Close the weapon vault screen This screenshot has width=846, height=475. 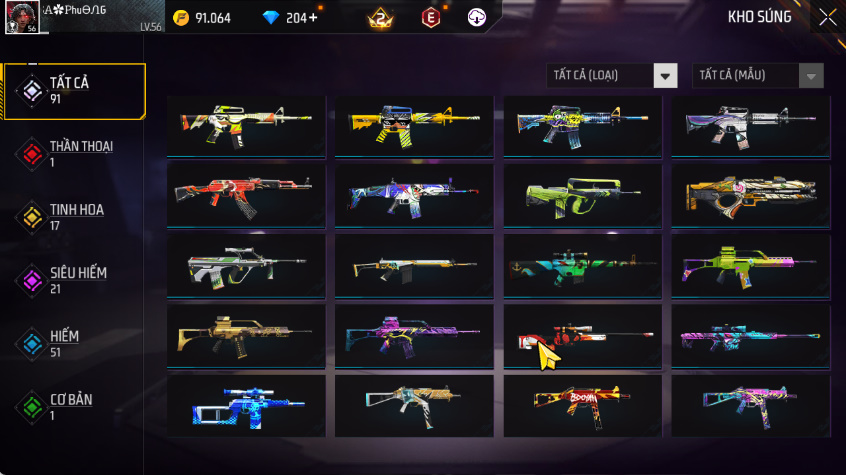[828, 17]
